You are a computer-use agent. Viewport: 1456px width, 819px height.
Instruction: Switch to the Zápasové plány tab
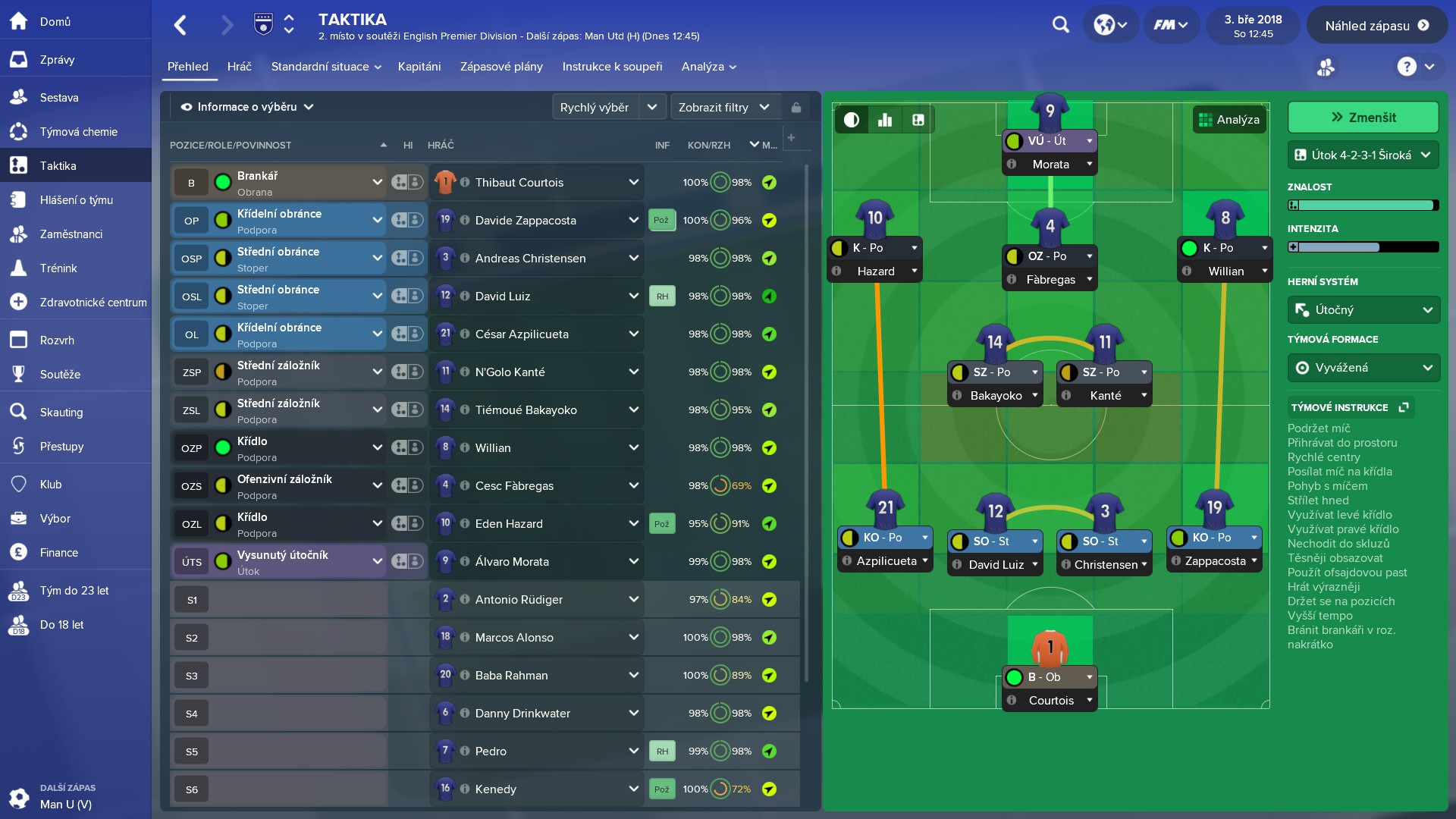(x=500, y=67)
